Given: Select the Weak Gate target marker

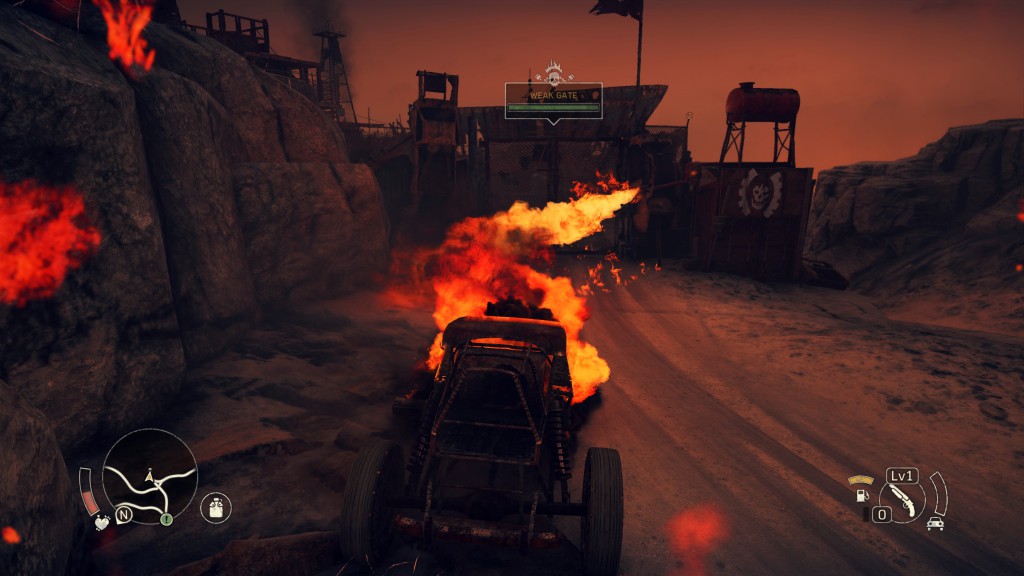Looking at the screenshot, I should coord(553,100).
